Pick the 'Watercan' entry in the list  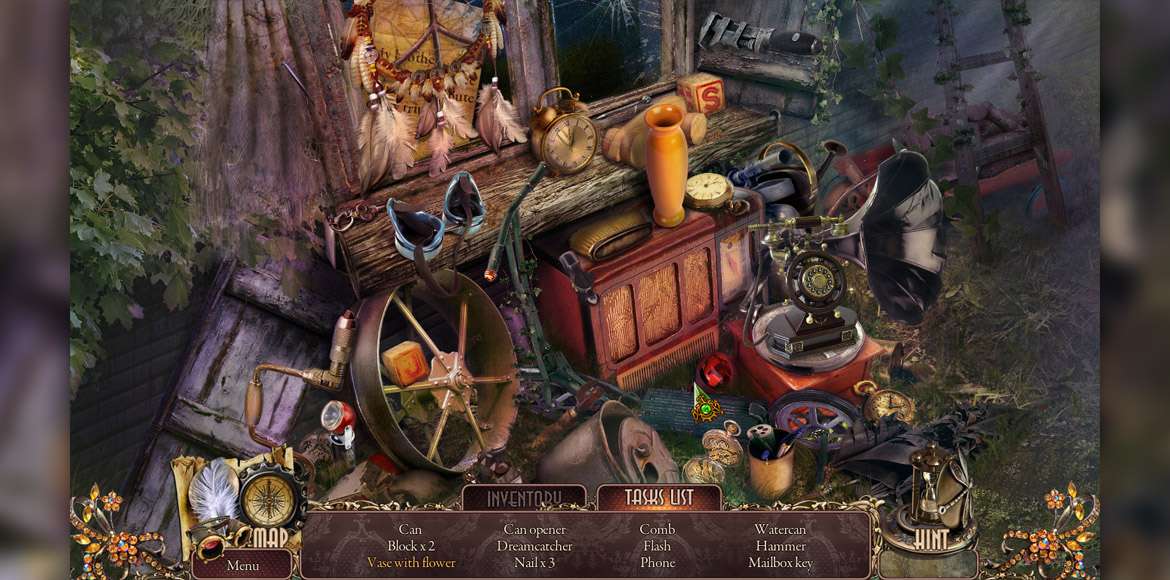coord(781,529)
